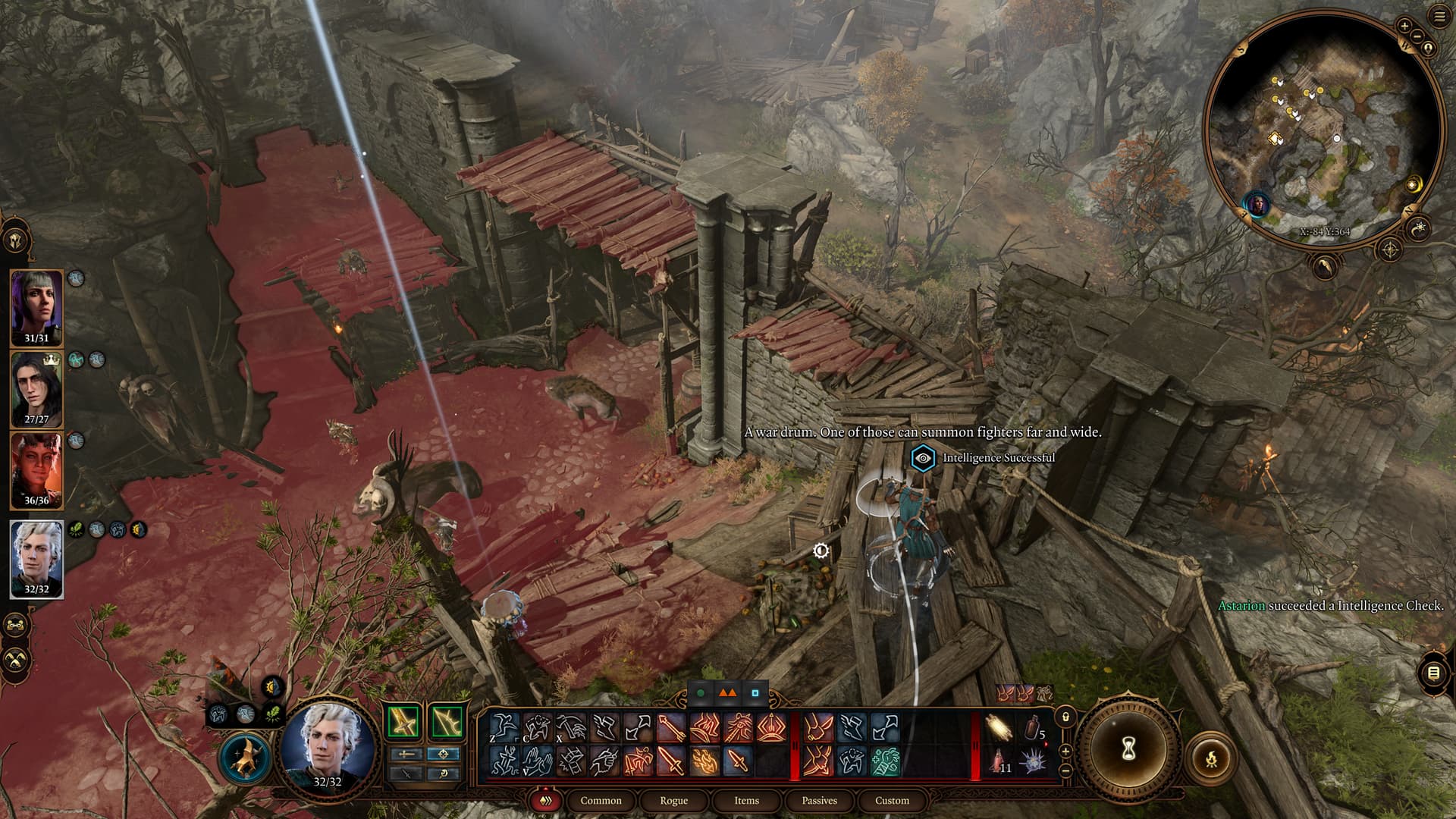Select Shadowheart's party portrait at 27/27 health
Viewport: 1456px width, 819px height.
coord(36,389)
